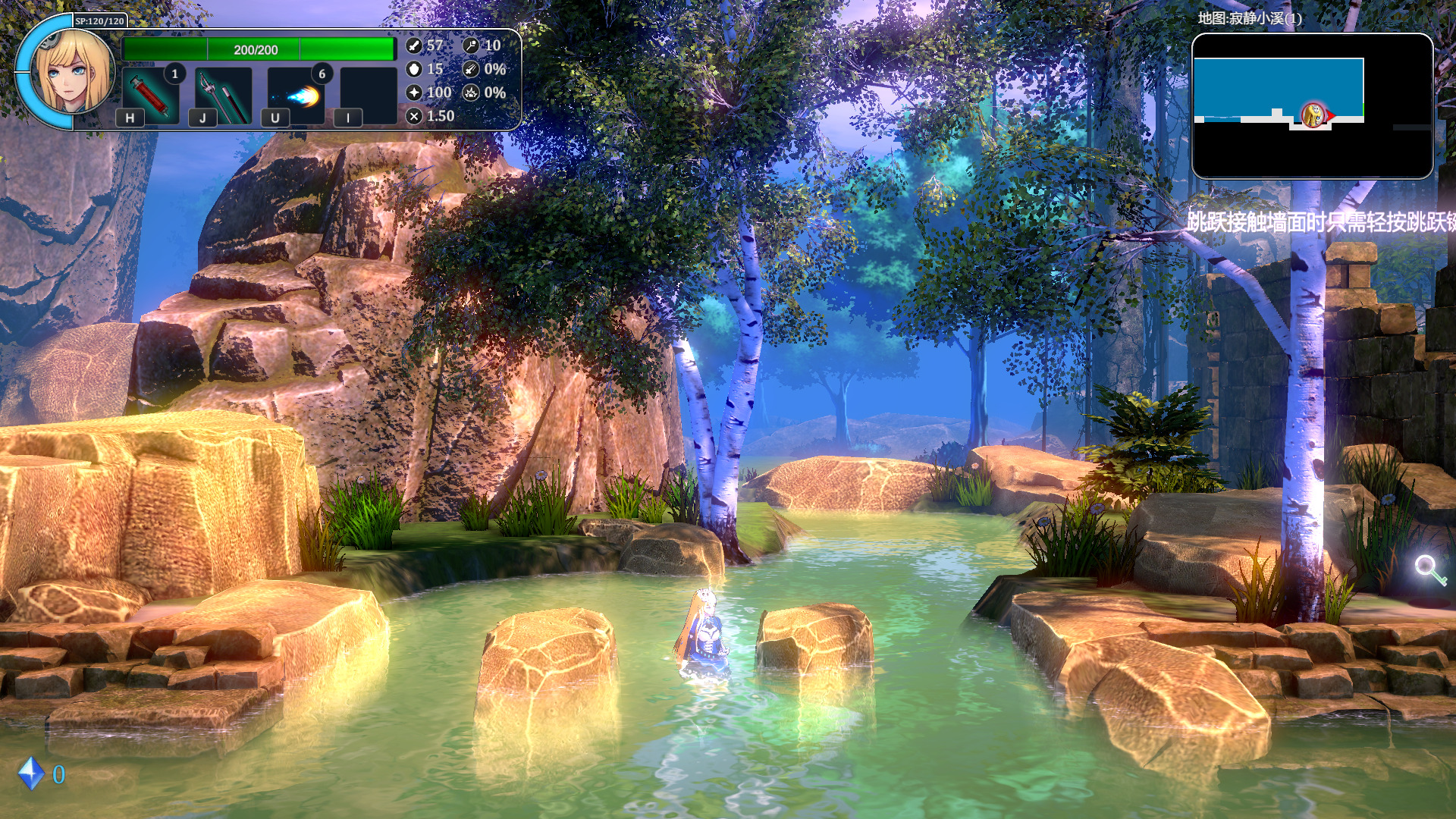Click the magnifying glass inspect icon
Viewport: 1456px width, 819px height.
tap(1429, 569)
